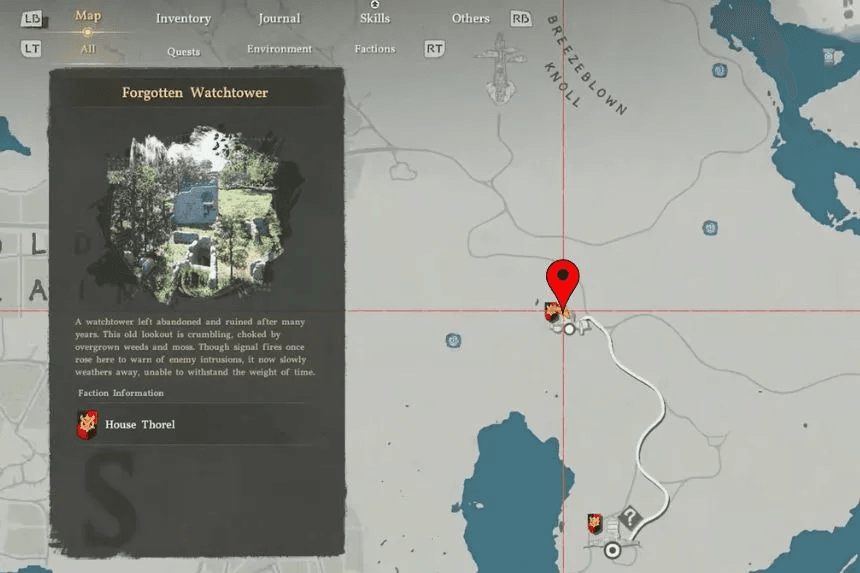Select the Others tab
This screenshot has height=573, width=860.
tap(470, 19)
